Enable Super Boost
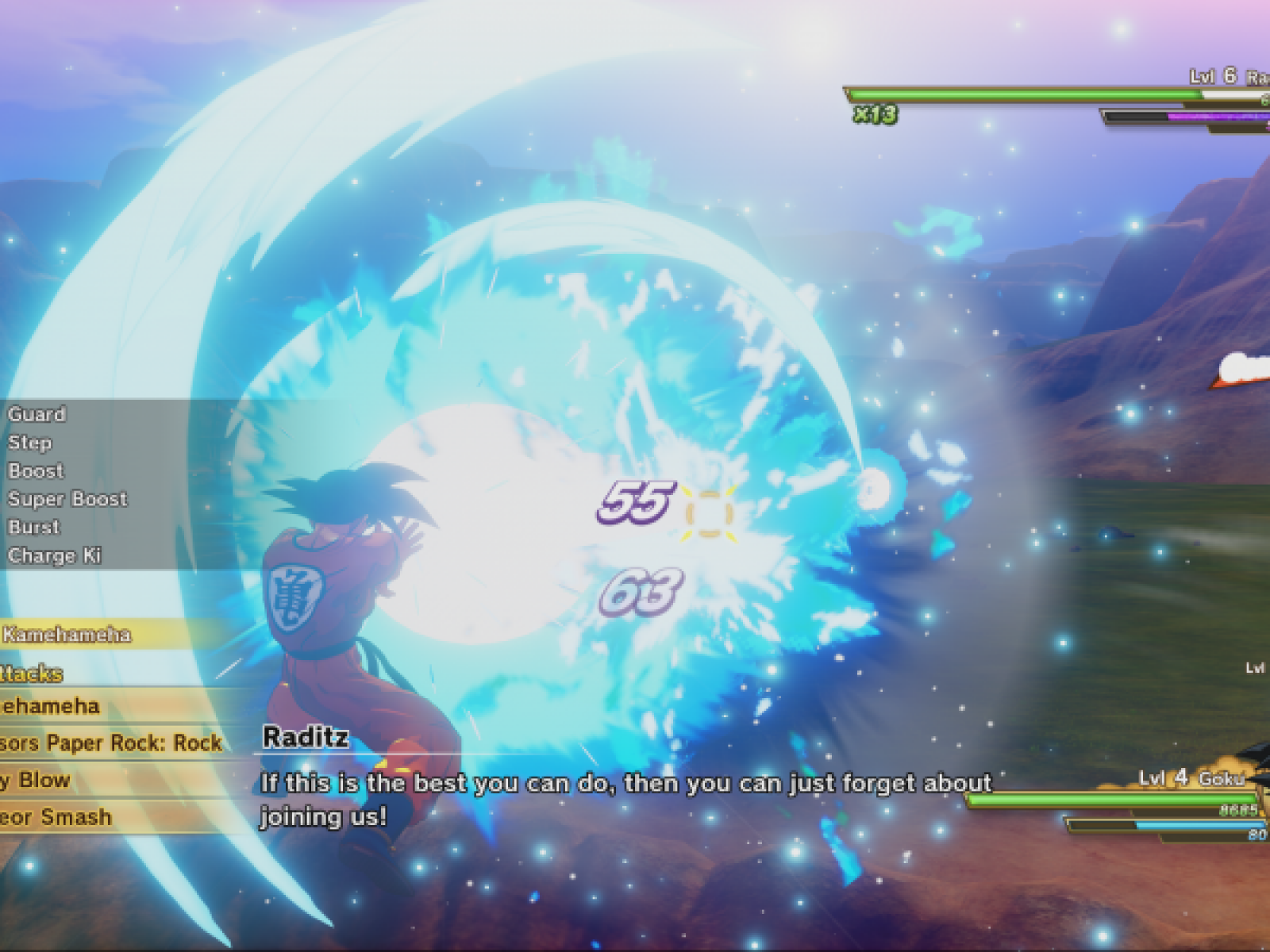 pyautogui.click(x=67, y=500)
